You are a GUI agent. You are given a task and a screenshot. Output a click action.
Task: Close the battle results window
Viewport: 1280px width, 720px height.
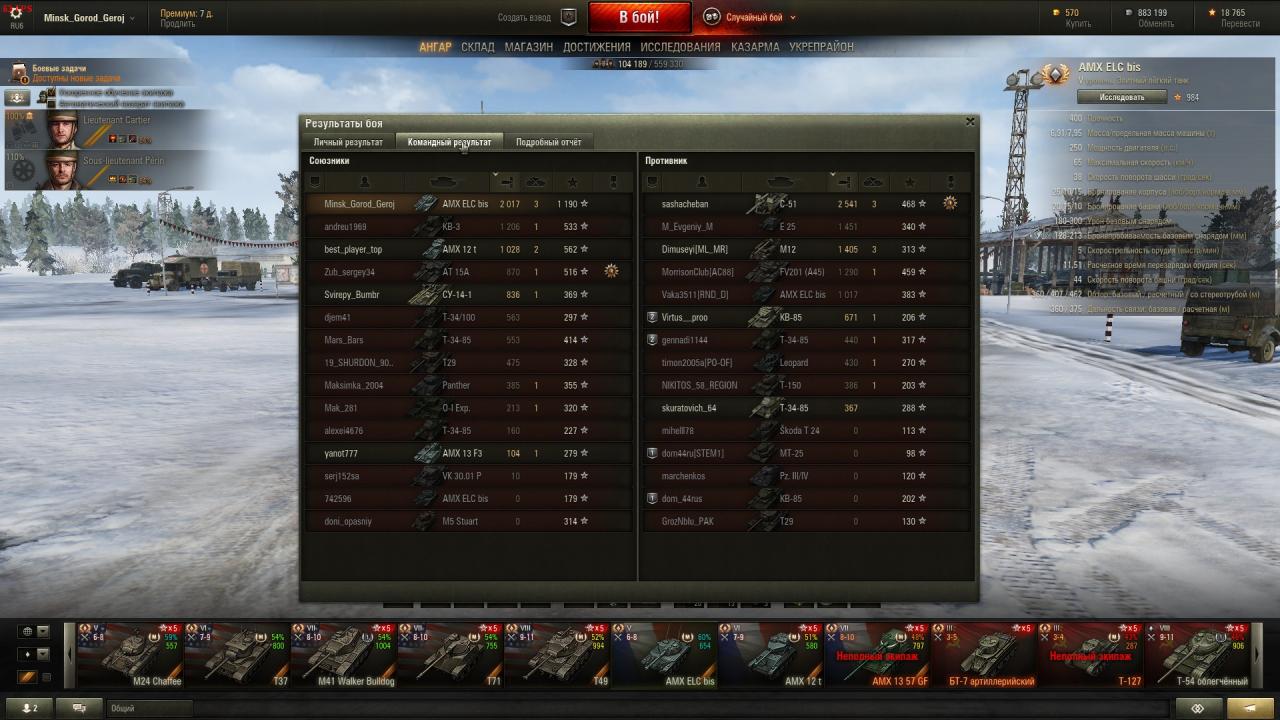pyautogui.click(x=969, y=122)
